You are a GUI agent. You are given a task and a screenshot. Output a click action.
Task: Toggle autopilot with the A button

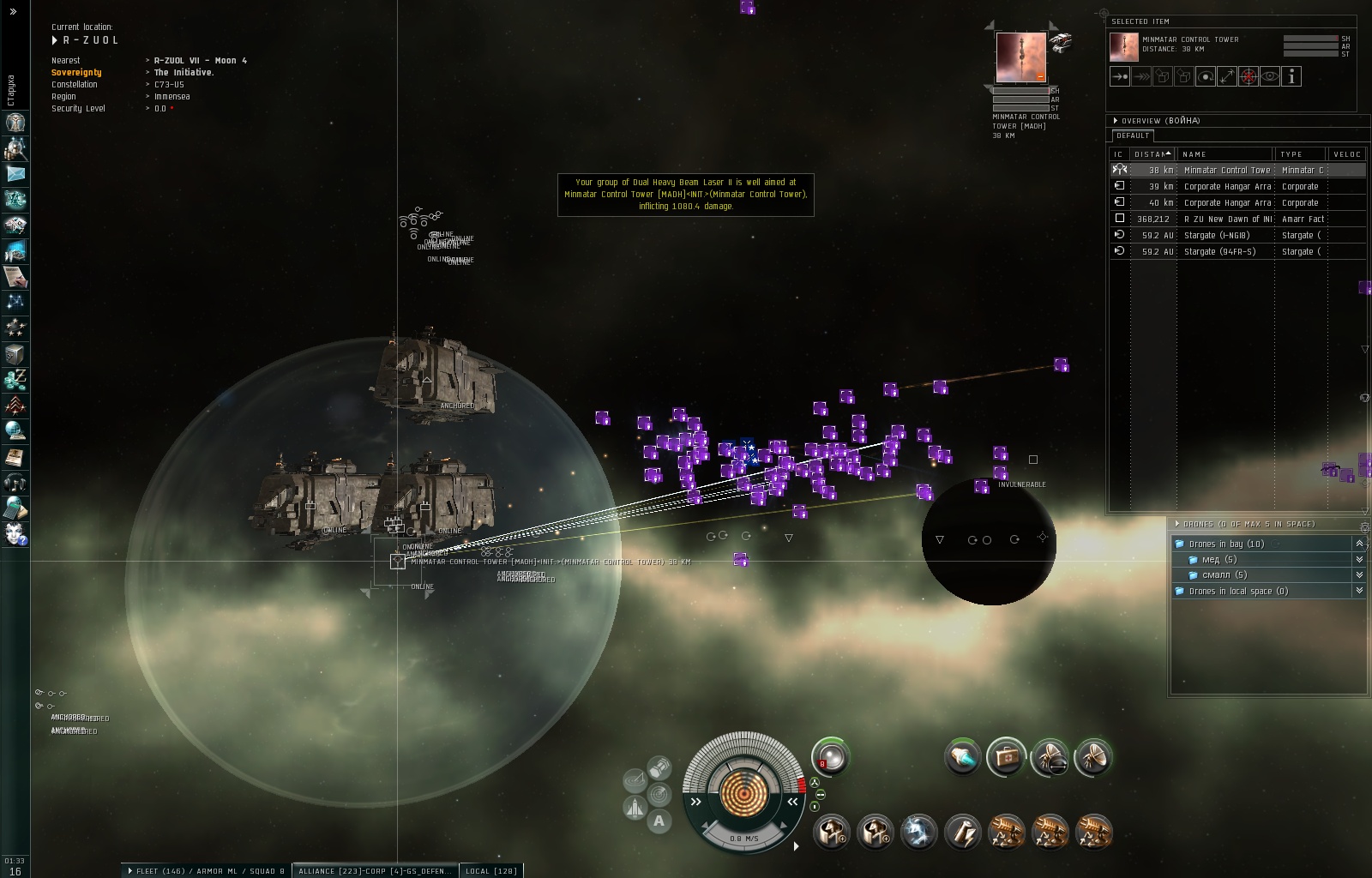click(659, 821)
